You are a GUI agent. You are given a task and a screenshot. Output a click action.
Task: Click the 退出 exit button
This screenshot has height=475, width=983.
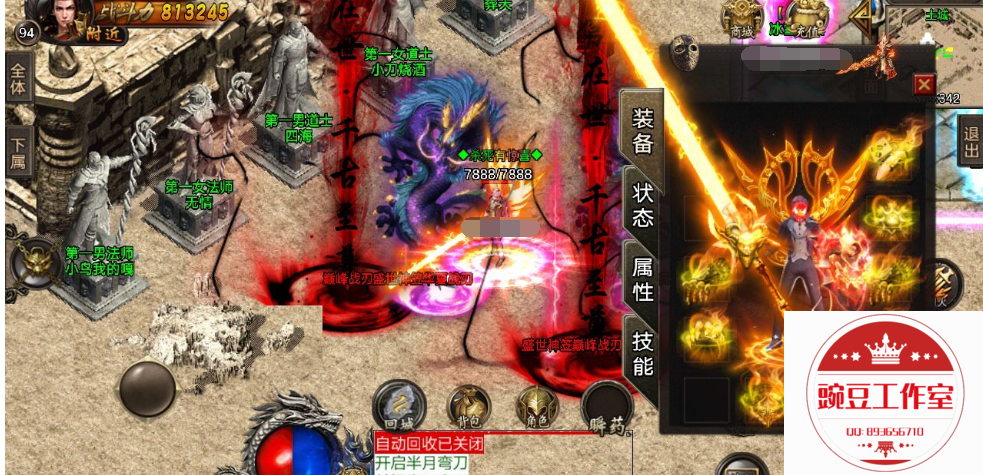969,140
